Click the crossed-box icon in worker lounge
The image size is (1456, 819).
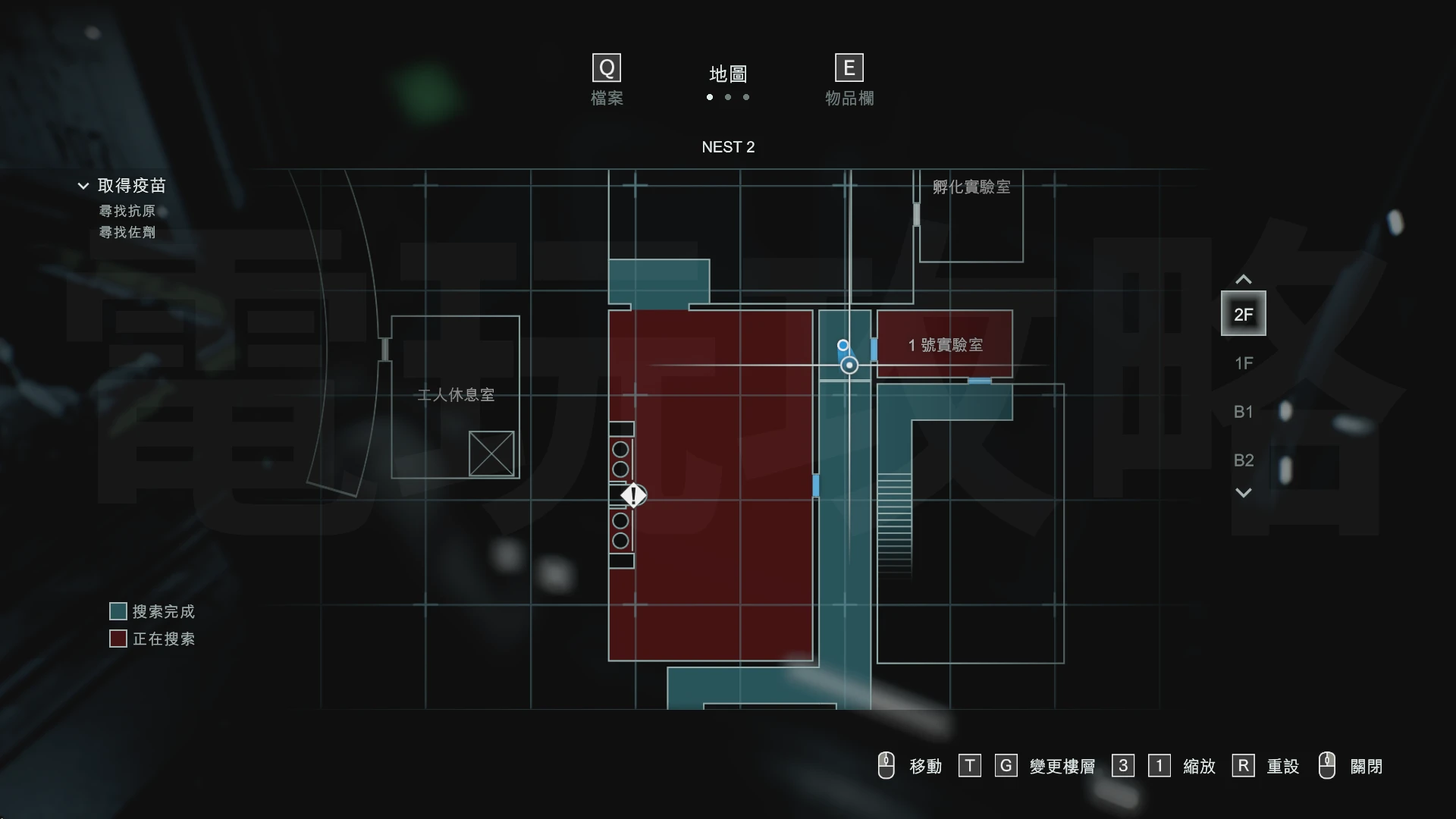(x=491, y=453)
